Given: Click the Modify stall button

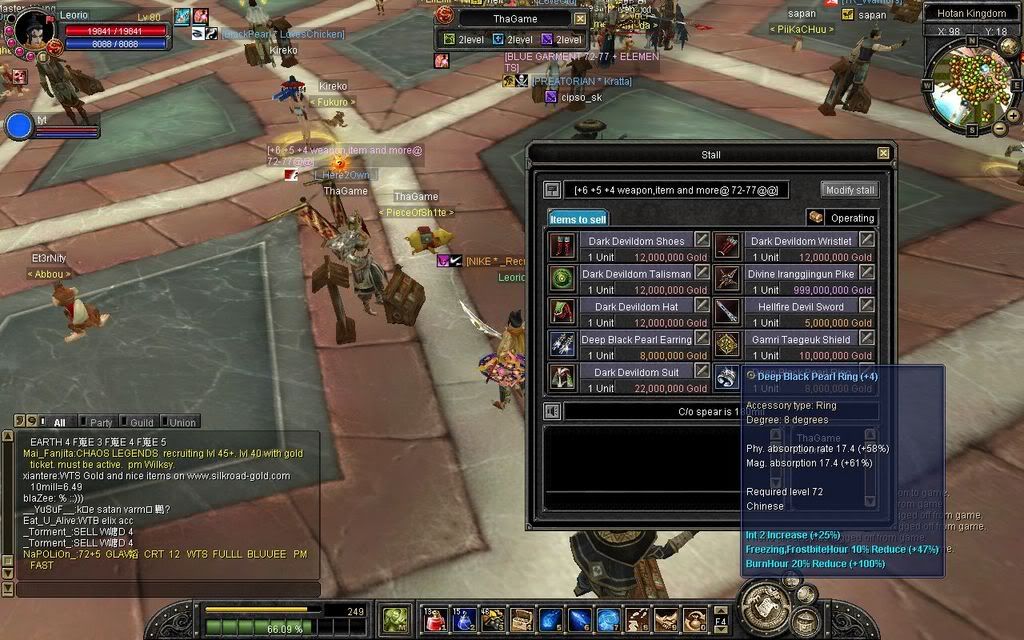Looking at the screenshot, I should [850, 190].
